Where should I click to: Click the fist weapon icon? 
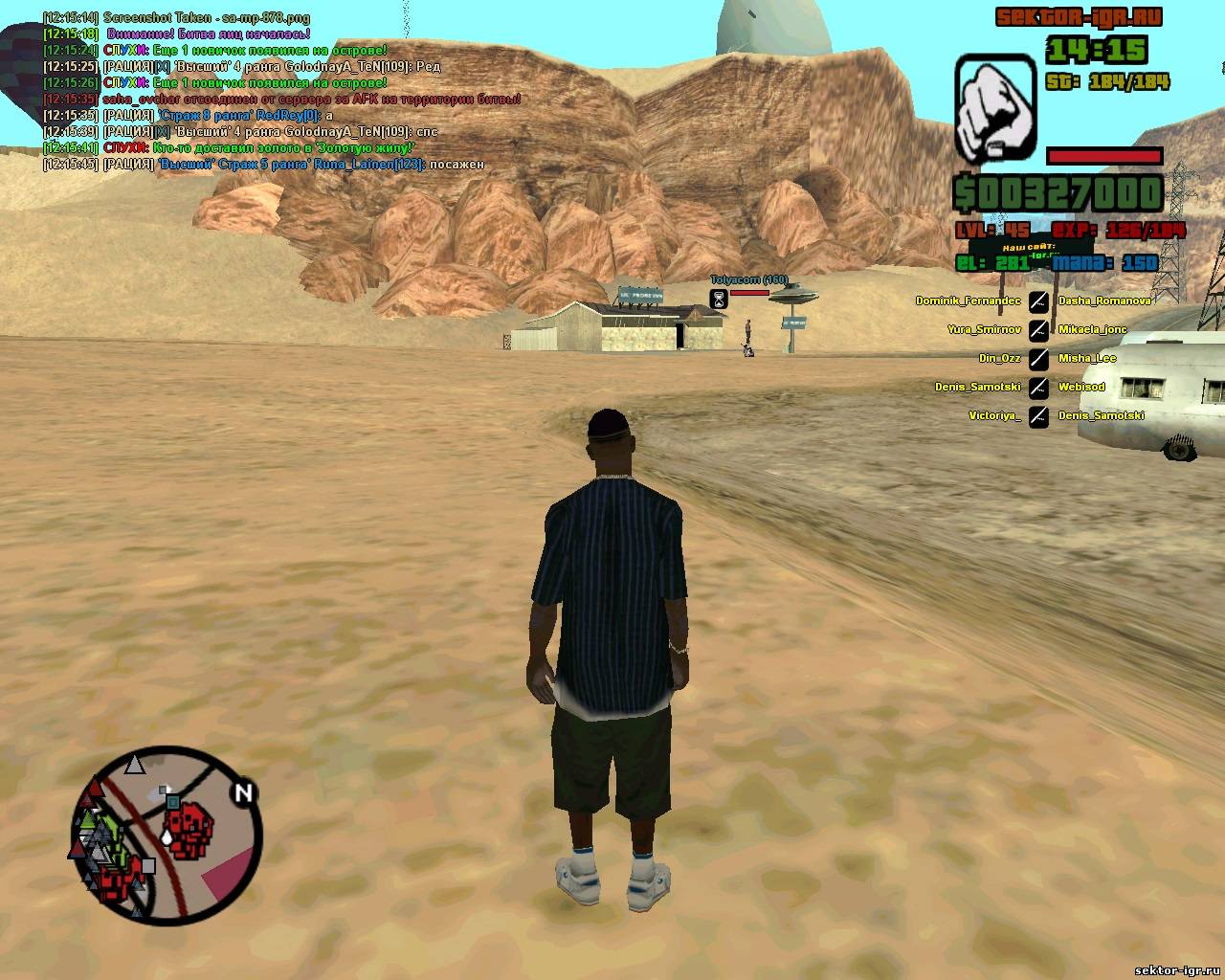click(995, 109)
